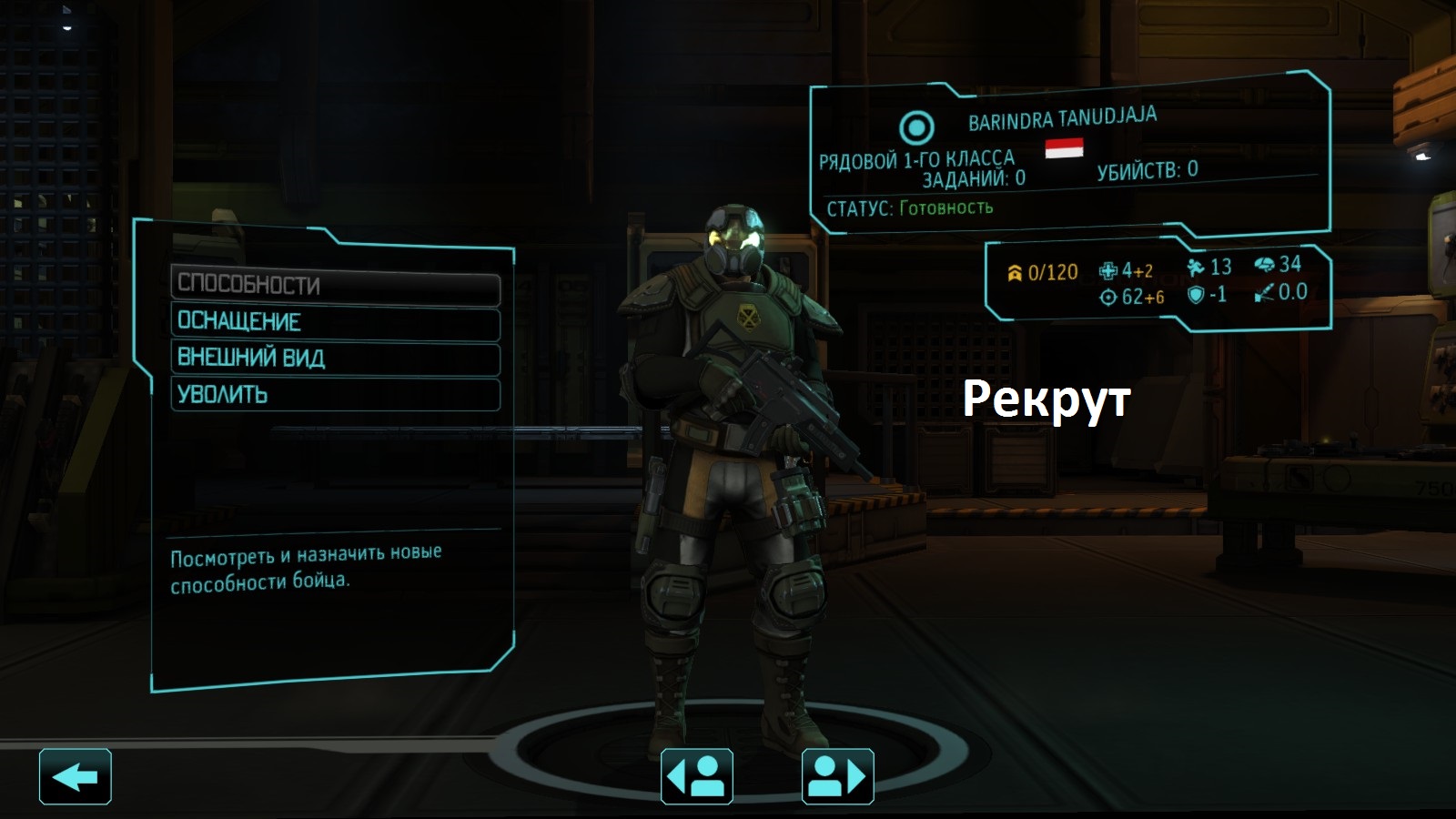This screenshot has height=819, width=1456.
Task: Go back with the arrow button
Action: 76,777
